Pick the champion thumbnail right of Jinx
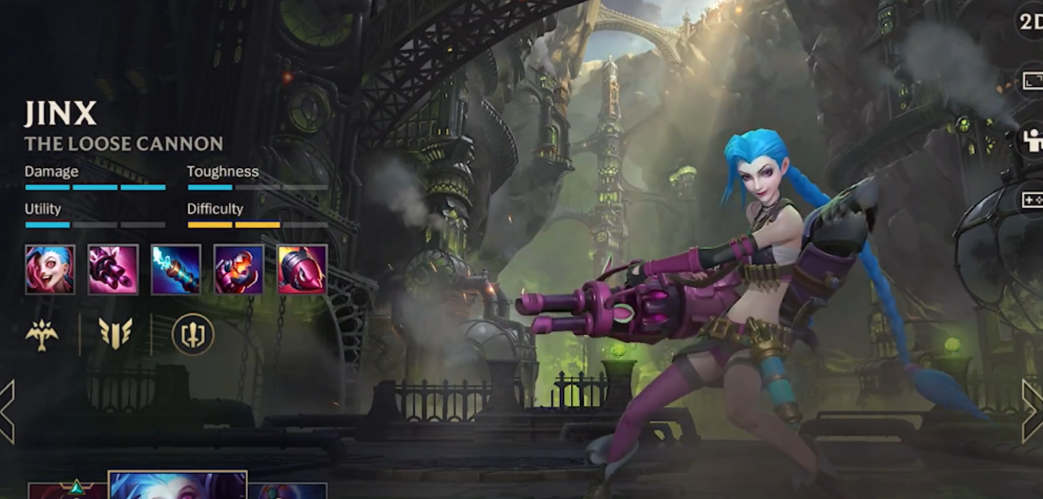The height and width of the screenshot is (499, 1043). (x=287, y=490)
